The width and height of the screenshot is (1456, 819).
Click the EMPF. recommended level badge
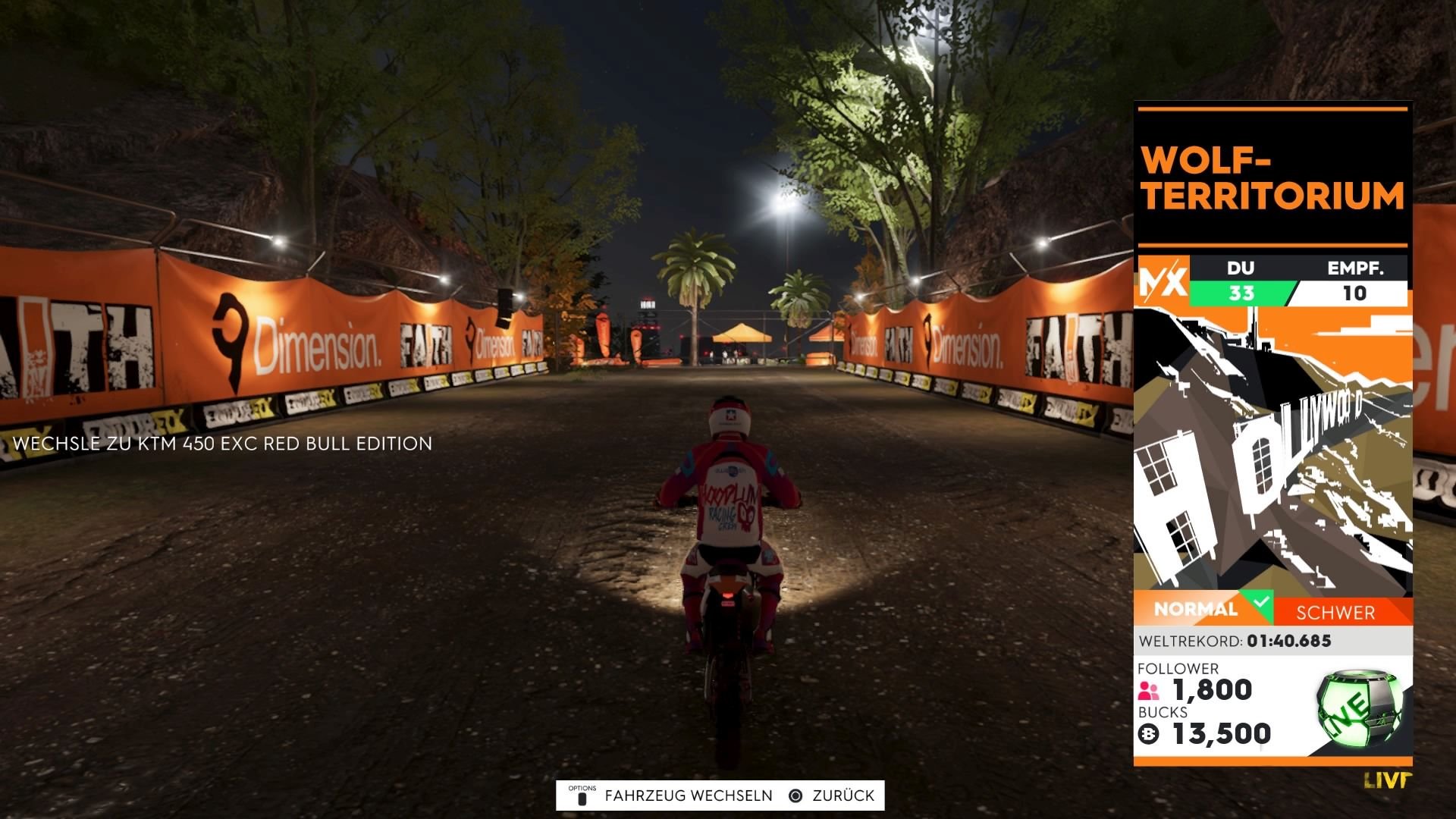click(x=1355, y=294)
